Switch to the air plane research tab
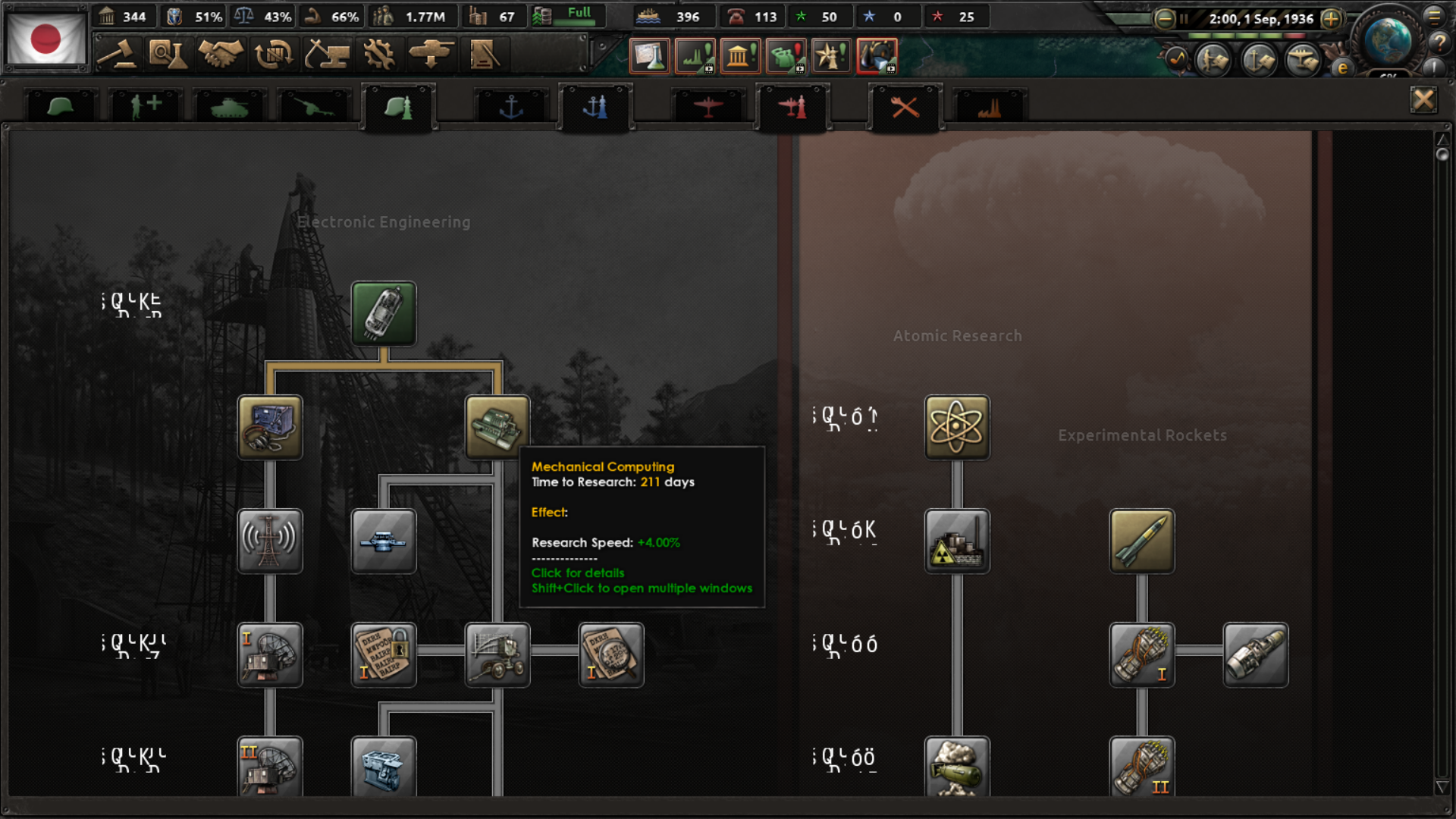1456x819 pixels. 708,107
